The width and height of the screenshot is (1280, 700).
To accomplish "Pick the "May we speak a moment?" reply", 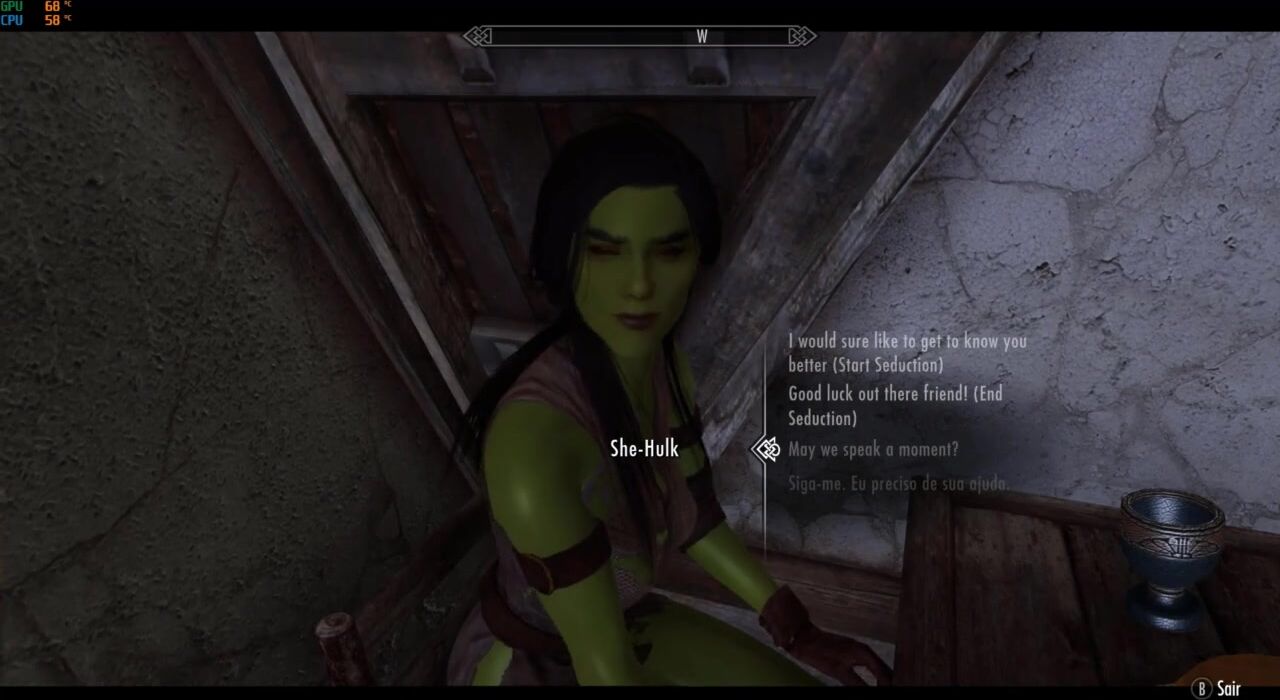I will click(873, 450).
